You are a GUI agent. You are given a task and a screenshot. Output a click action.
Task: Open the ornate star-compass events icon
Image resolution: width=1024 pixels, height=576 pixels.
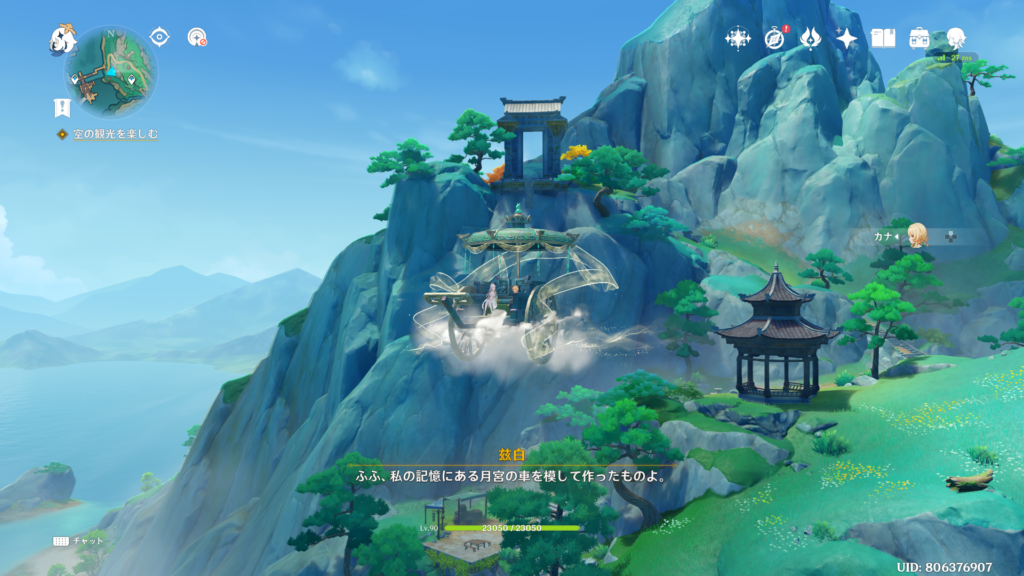[738, 38]
